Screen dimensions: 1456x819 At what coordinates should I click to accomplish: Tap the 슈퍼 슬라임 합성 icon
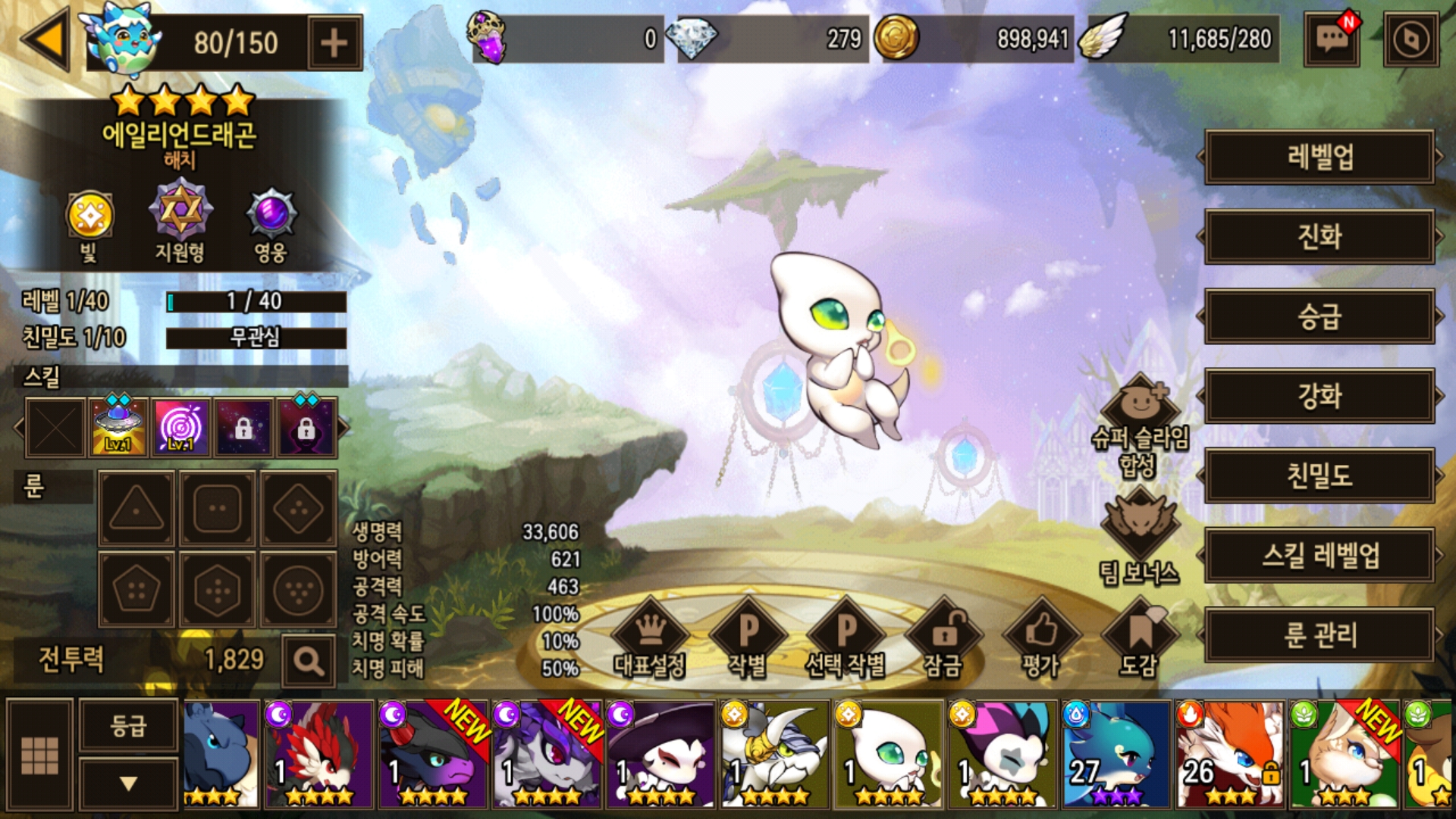click(x=1139, y=425)
